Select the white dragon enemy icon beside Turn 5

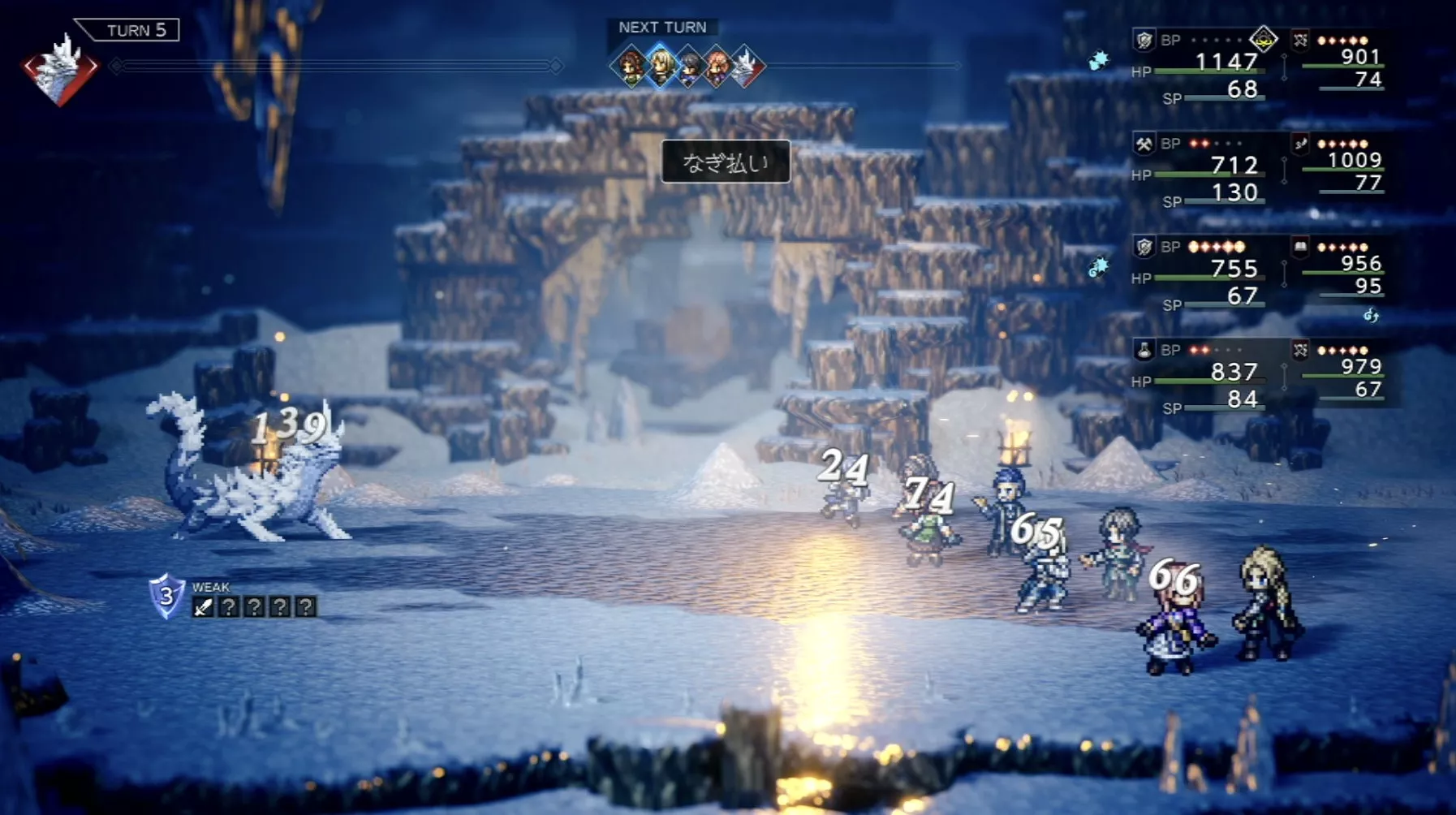(x=59, y=69)
